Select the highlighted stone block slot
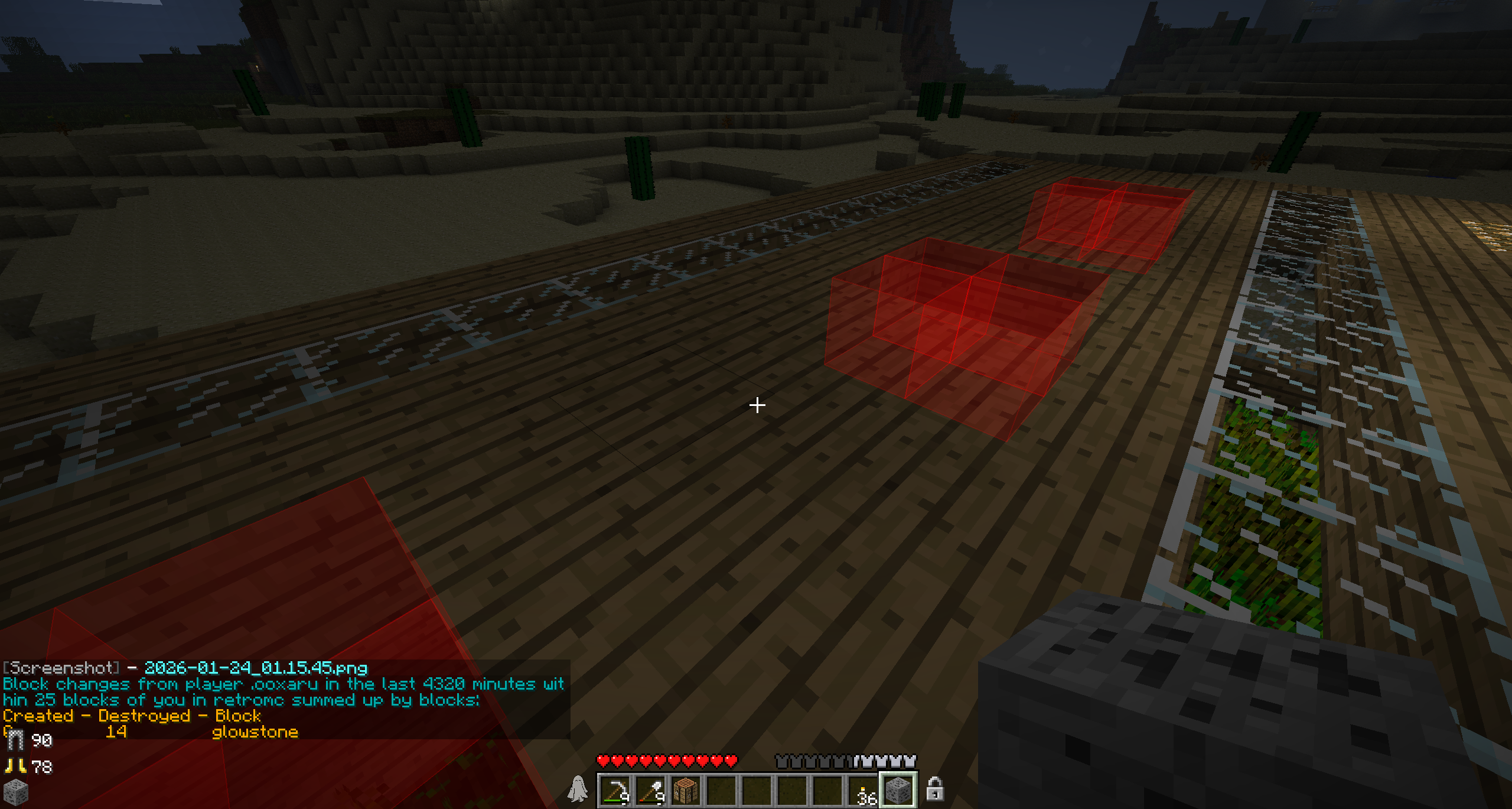The height and width of the screenshot is (809, 1512). pos(898,791)
